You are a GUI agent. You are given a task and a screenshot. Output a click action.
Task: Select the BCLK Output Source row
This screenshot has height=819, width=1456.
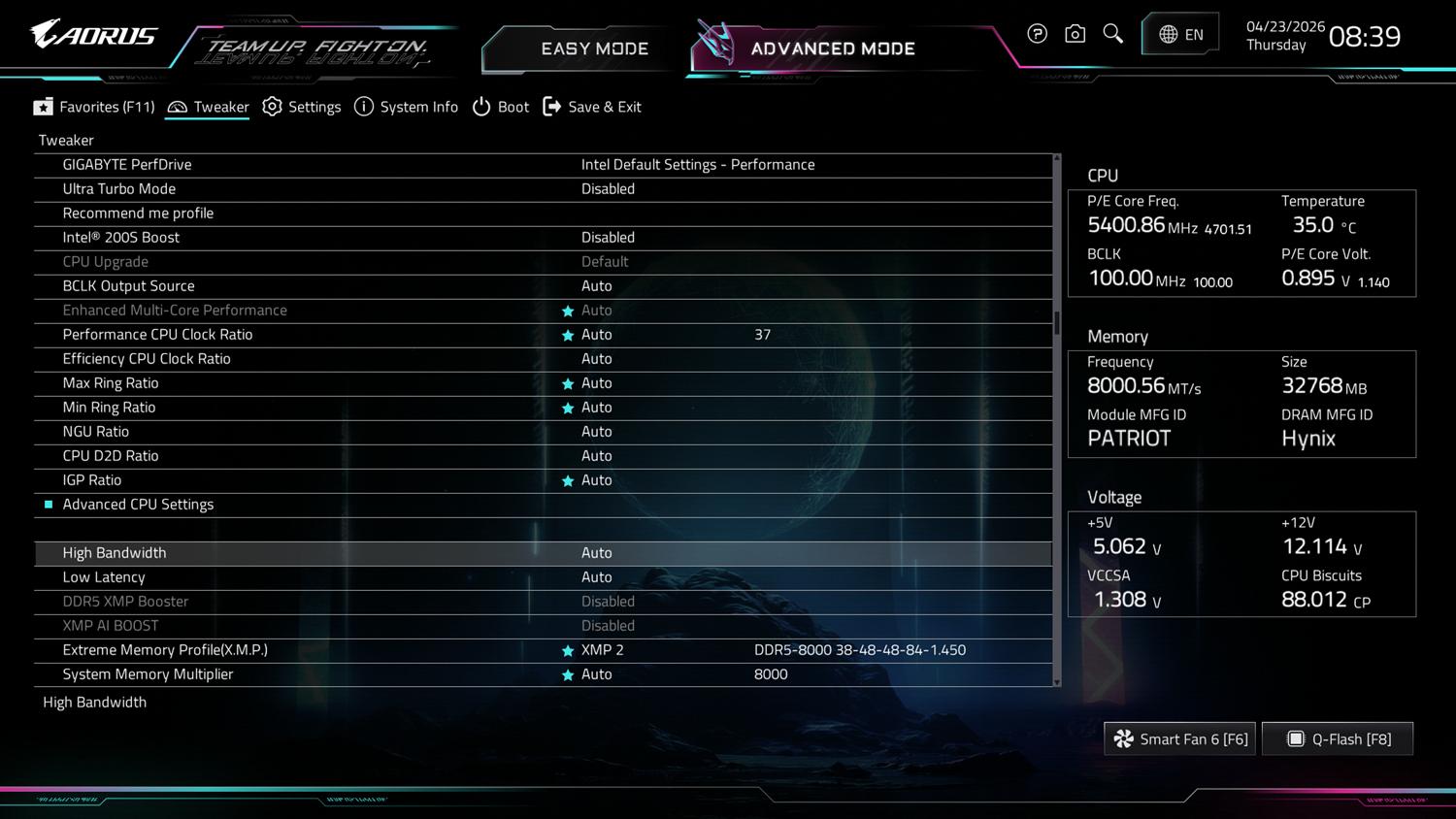pos(128,286)
